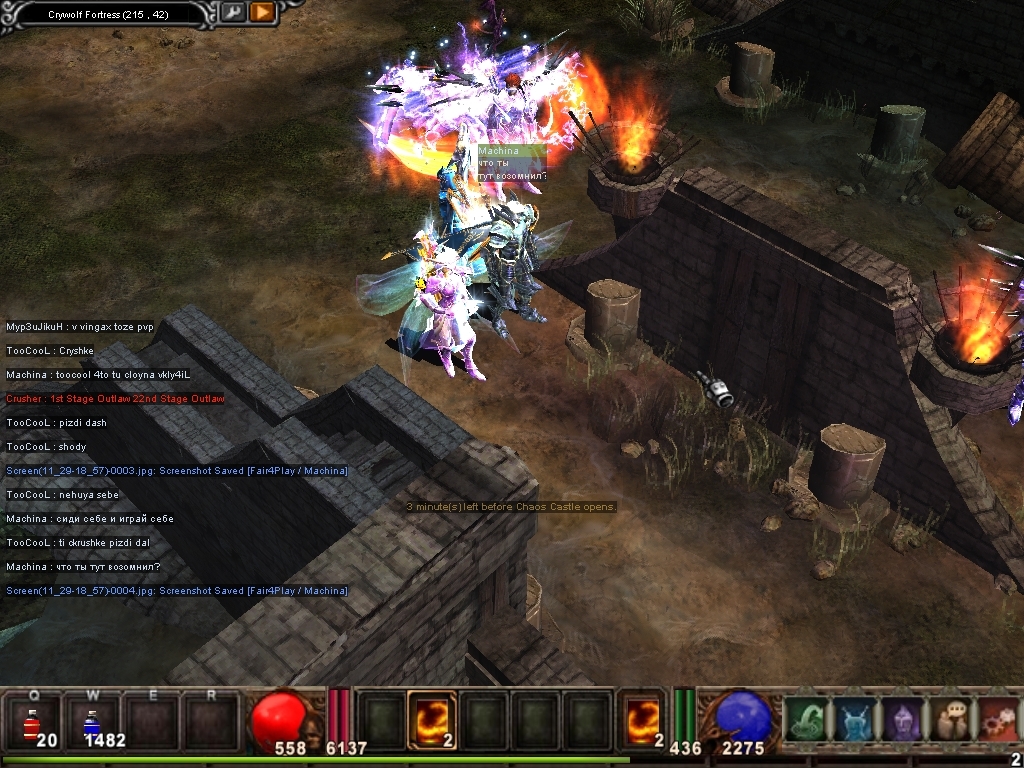
Task: Click the orange play arrow button
Action: [x=262, y=12]
